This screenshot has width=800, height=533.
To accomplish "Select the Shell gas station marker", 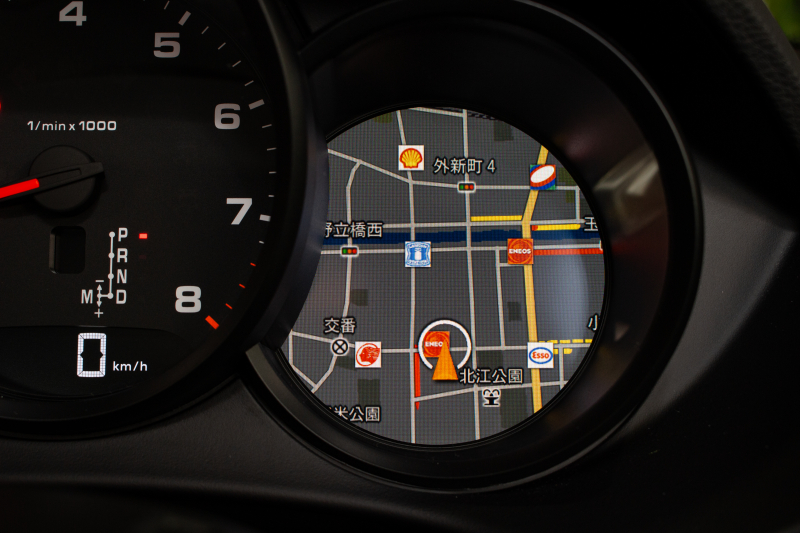I will coord(411,158).
